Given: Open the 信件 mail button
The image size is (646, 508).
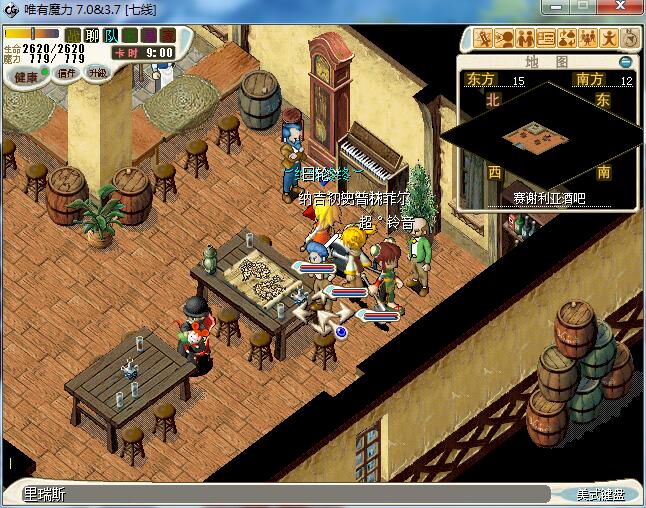Looking at the screenshot, I should (x=68, y=73).
